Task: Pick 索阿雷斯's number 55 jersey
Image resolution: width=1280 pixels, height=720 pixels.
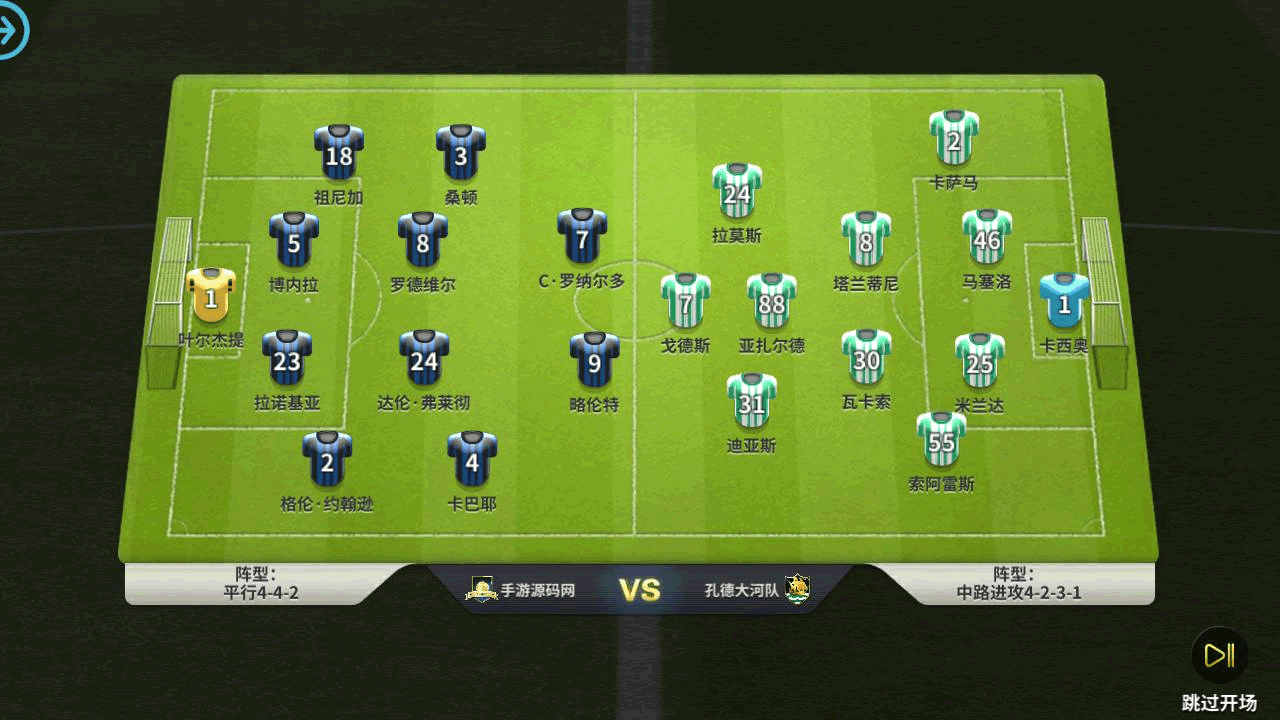Action: [x=942, y=440]
